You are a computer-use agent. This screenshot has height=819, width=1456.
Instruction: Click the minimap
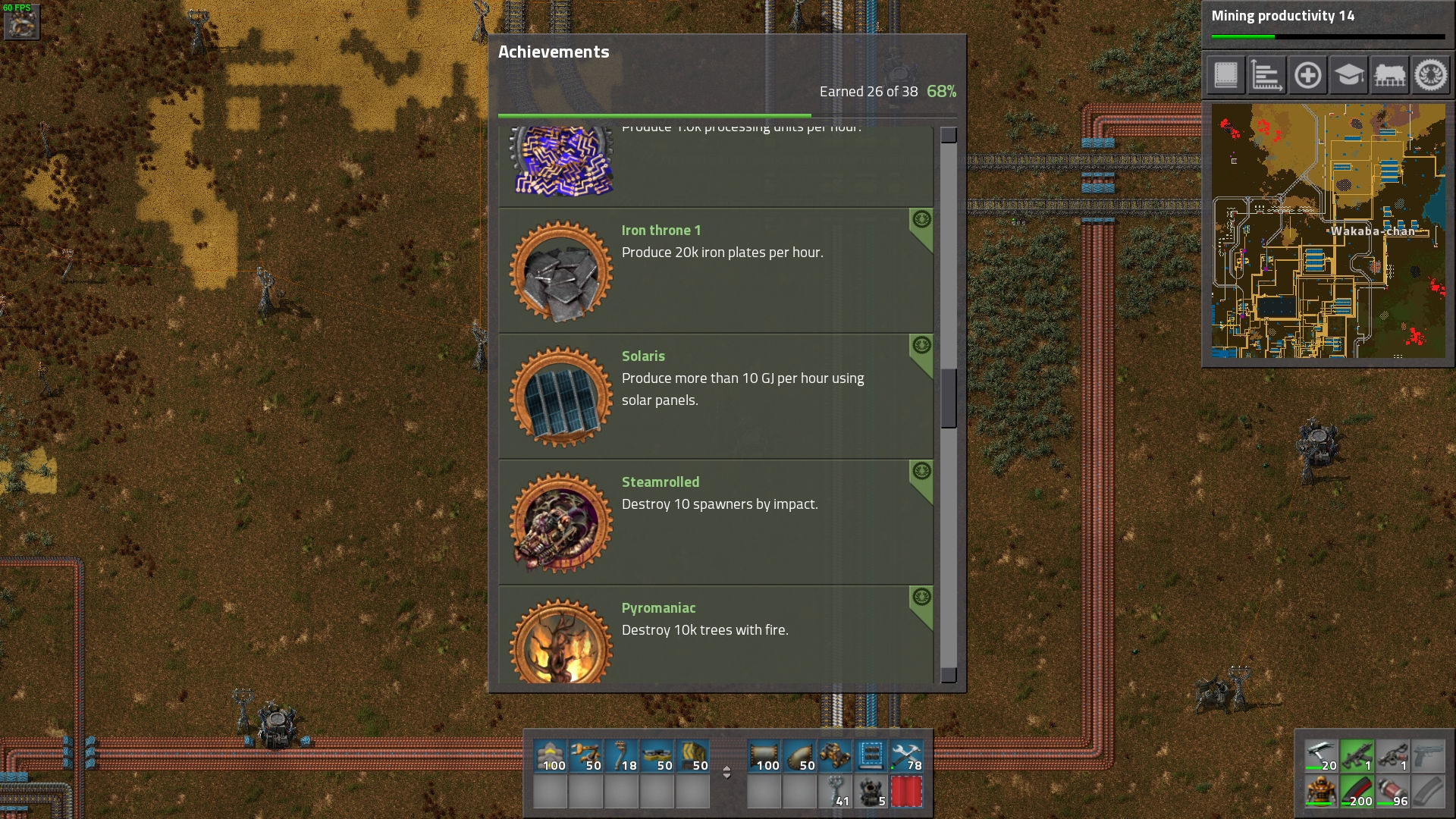(x=1328, y=231)
